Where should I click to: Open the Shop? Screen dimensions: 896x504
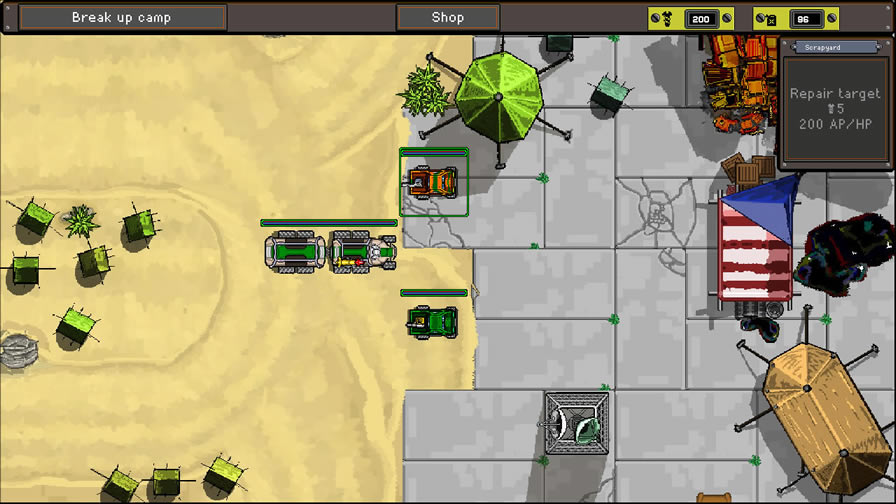[x=447, y=18]
